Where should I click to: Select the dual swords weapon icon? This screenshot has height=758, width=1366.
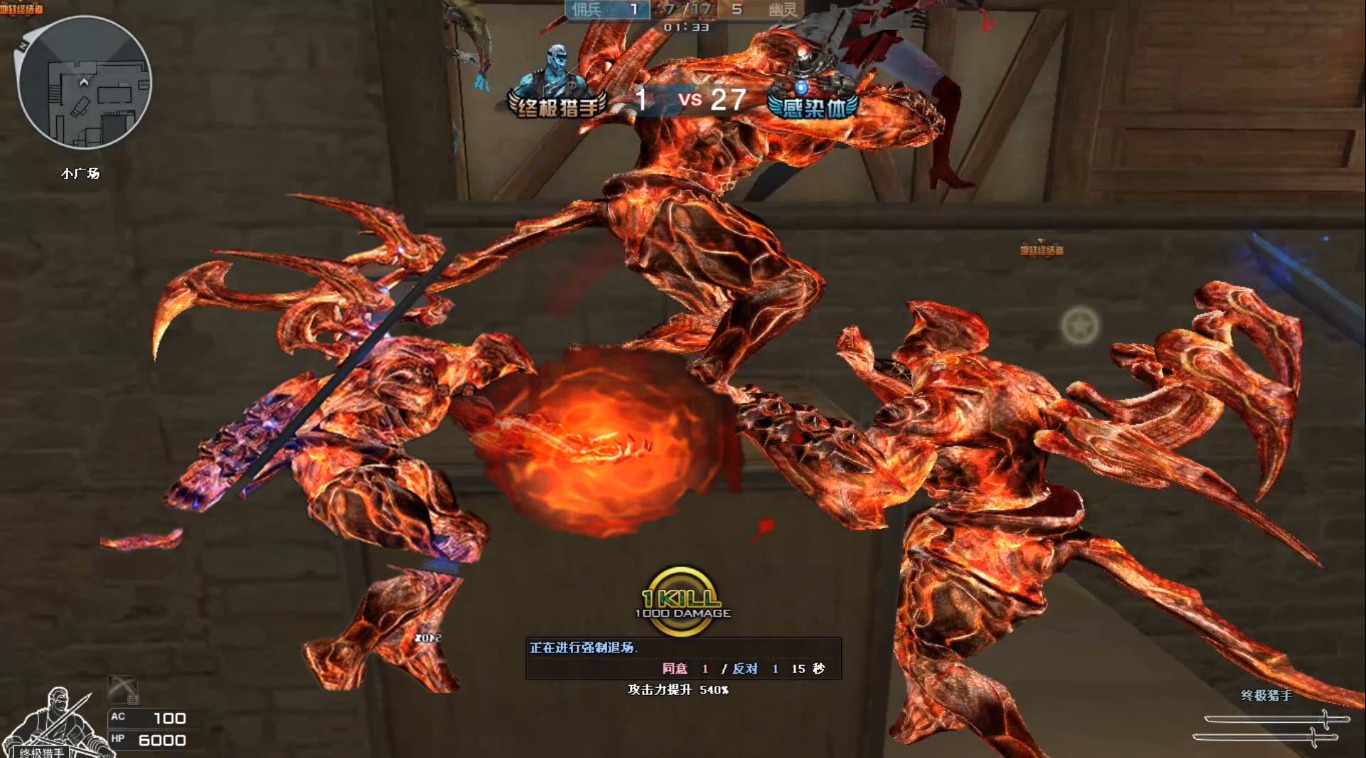click(x=1268, y=726)
